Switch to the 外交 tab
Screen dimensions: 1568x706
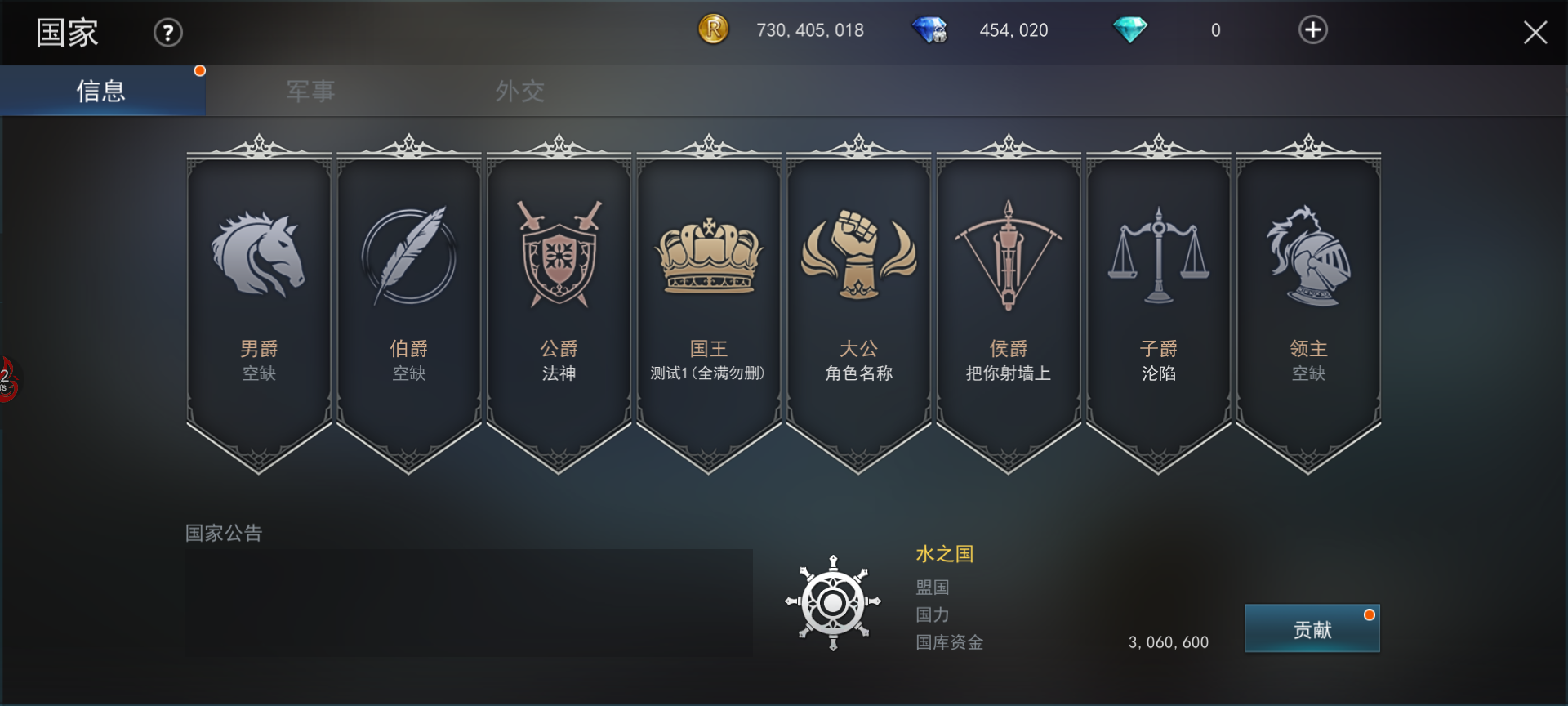pos(519,91)
